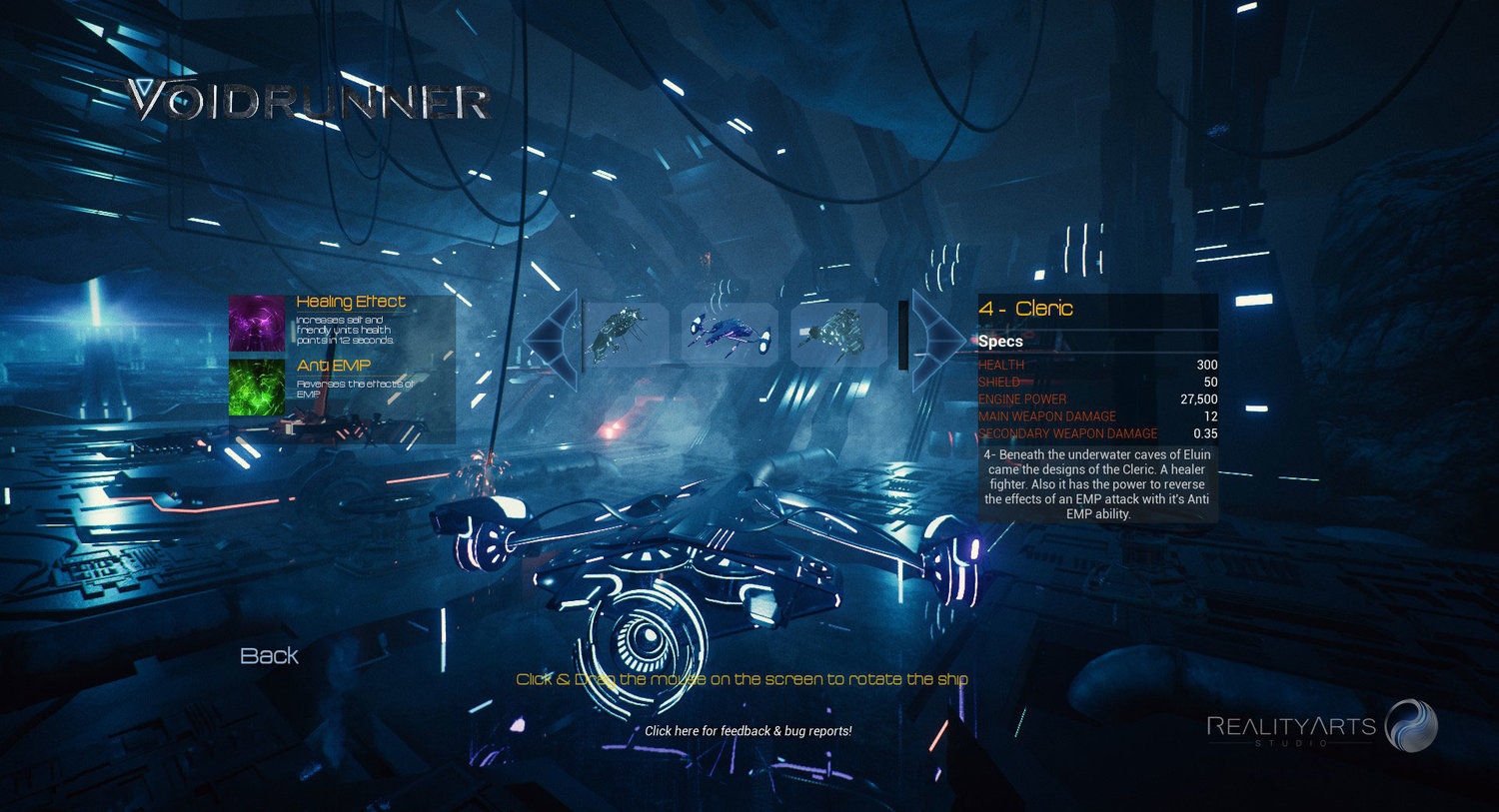Select the blue Cleric ship thumbnail
This screenshot has height=812, width=1499.
point(731,335)
